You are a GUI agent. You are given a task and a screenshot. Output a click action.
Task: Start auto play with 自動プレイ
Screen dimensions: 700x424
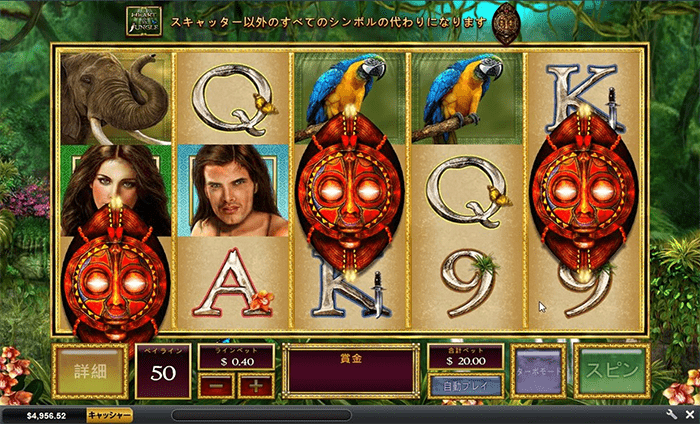tap(465, 385)
